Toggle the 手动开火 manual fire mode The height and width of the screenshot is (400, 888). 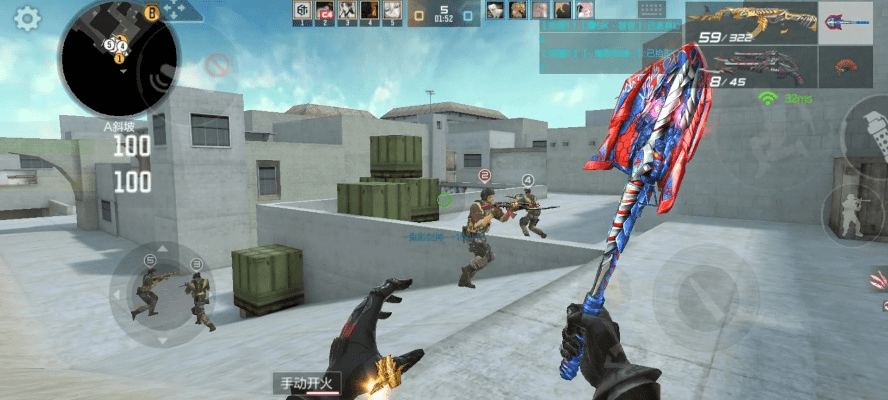click(x=310, y=383)
